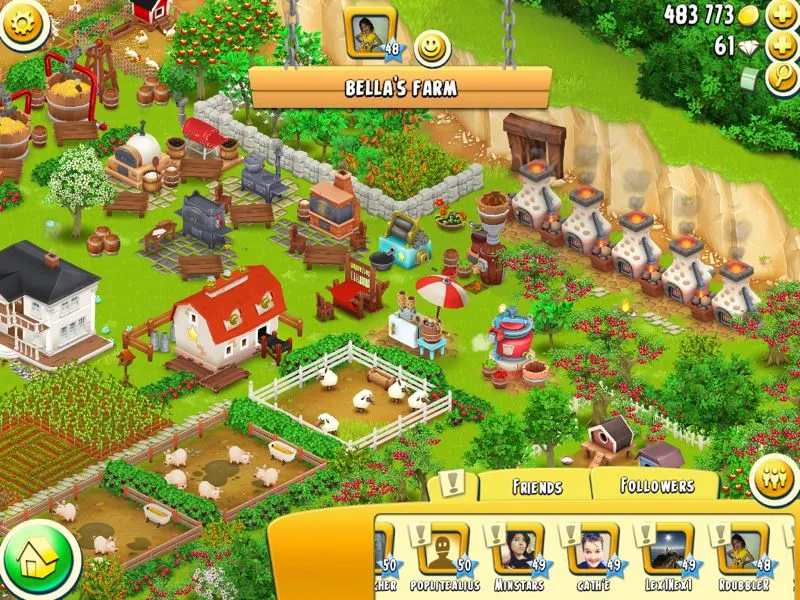Return to your own farm with the home button
This screenshot has width=800, height=600.
38,560
